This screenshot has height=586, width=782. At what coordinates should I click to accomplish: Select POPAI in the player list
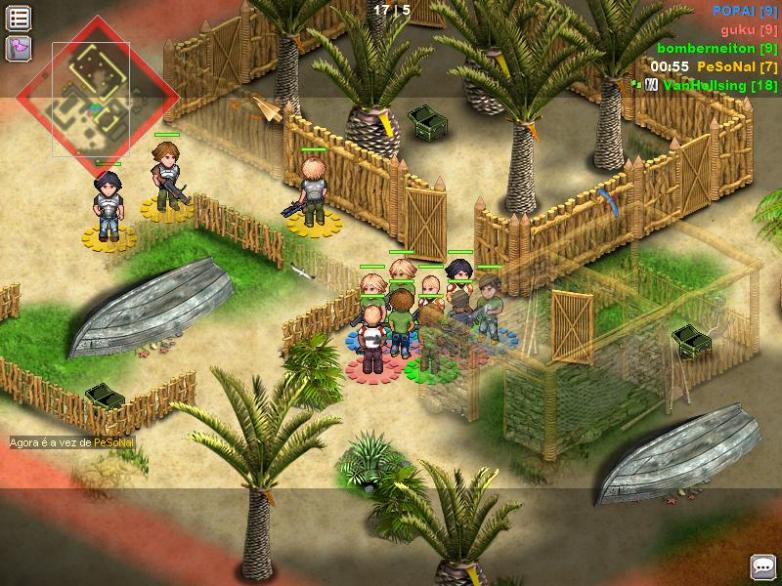point(744,10)
